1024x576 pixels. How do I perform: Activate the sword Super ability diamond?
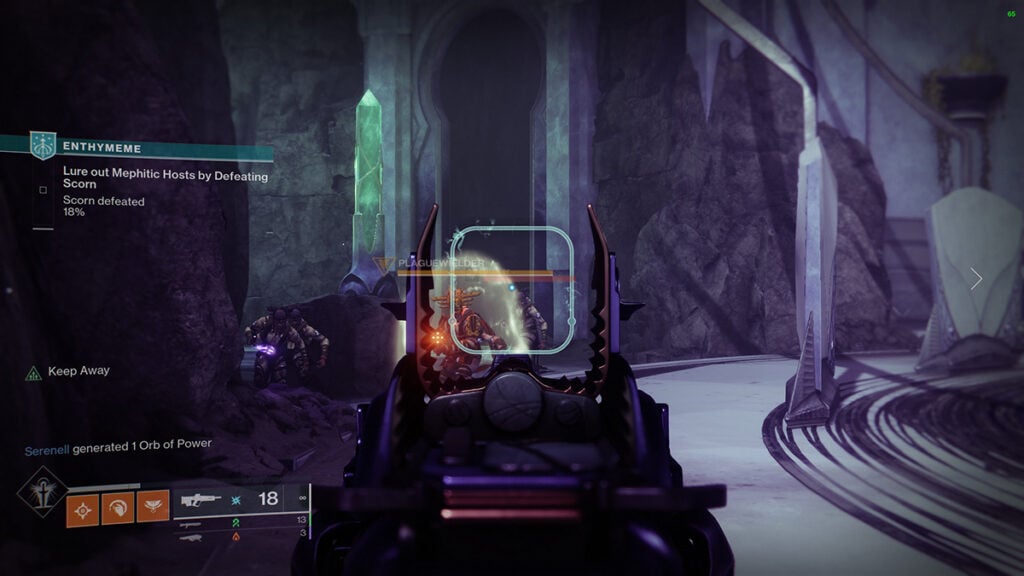click(x=42, y=491)
